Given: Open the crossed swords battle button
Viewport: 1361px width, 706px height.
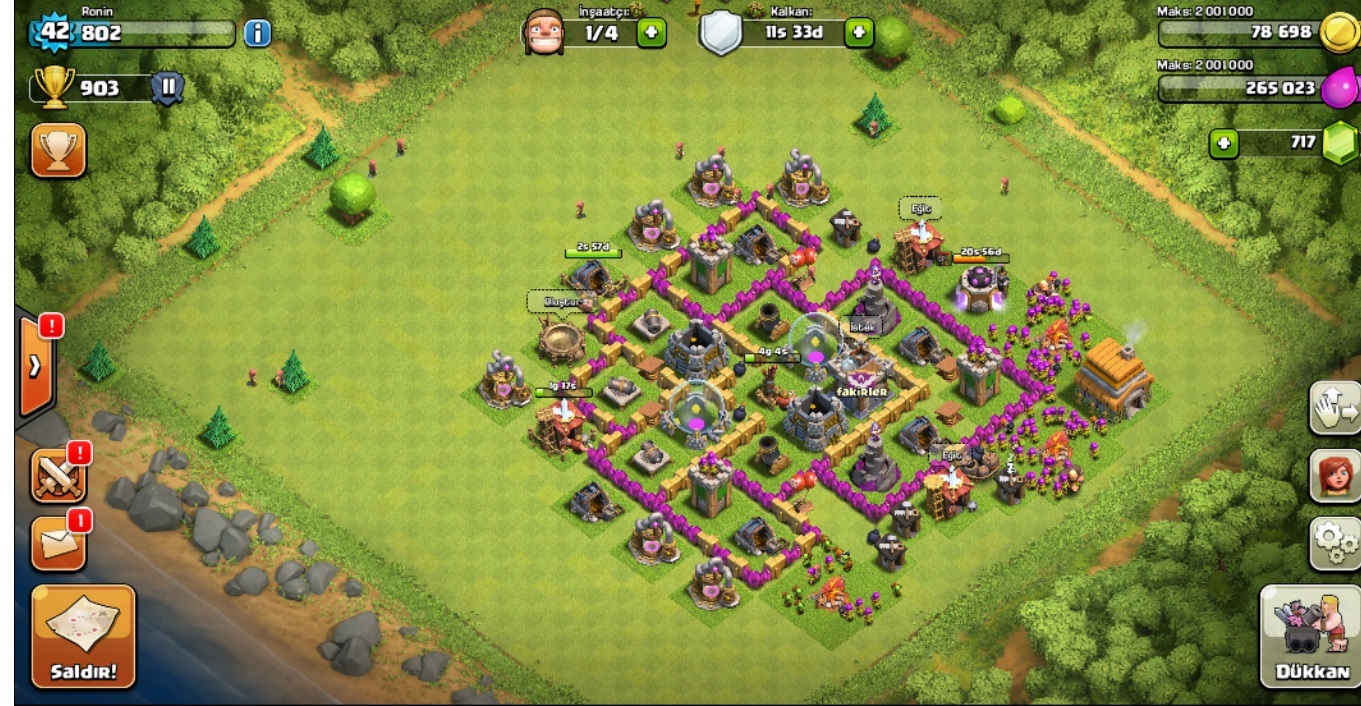Looking at the screenshot, I should pos(58,475).
